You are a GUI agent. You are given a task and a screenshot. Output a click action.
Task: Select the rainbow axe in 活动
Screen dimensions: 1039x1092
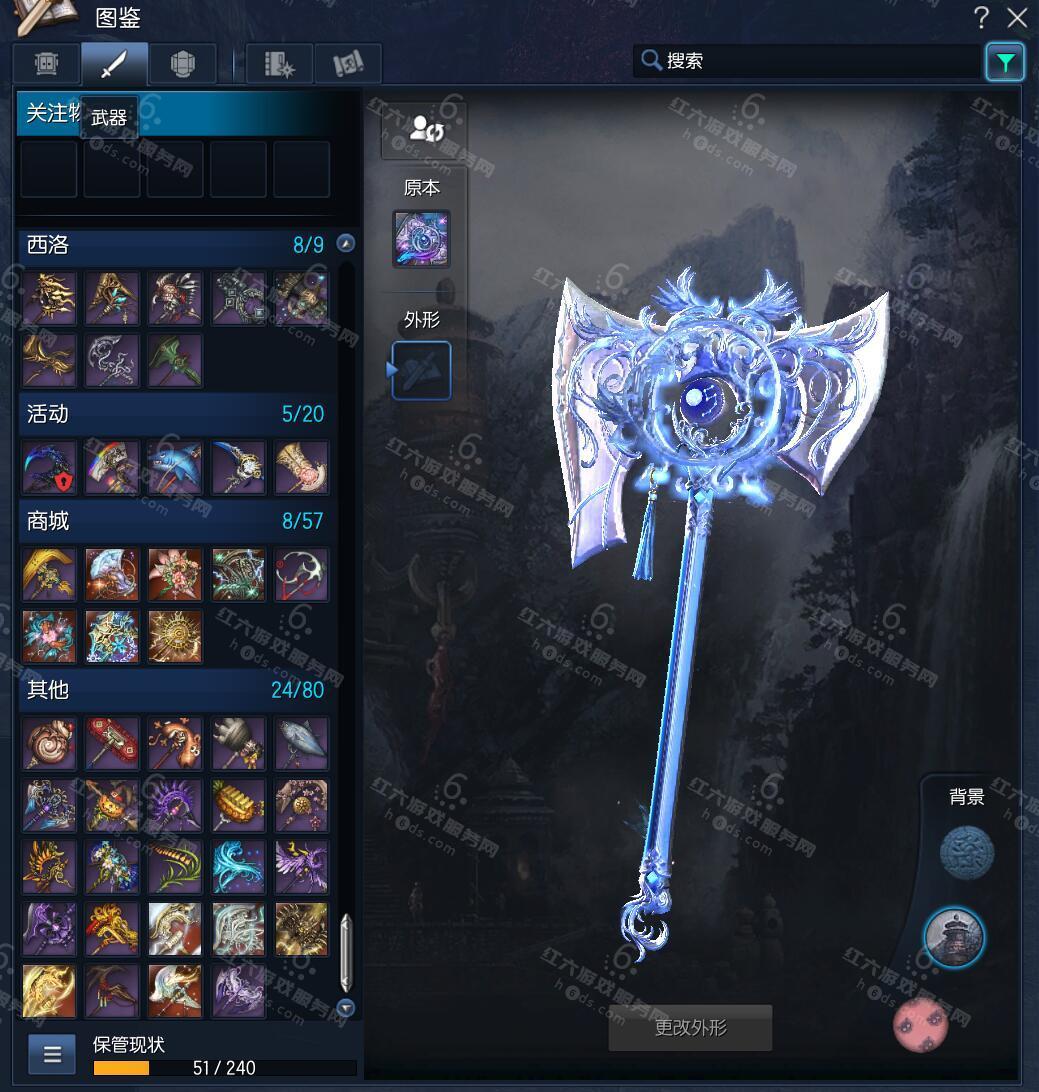tap(111, 467)
